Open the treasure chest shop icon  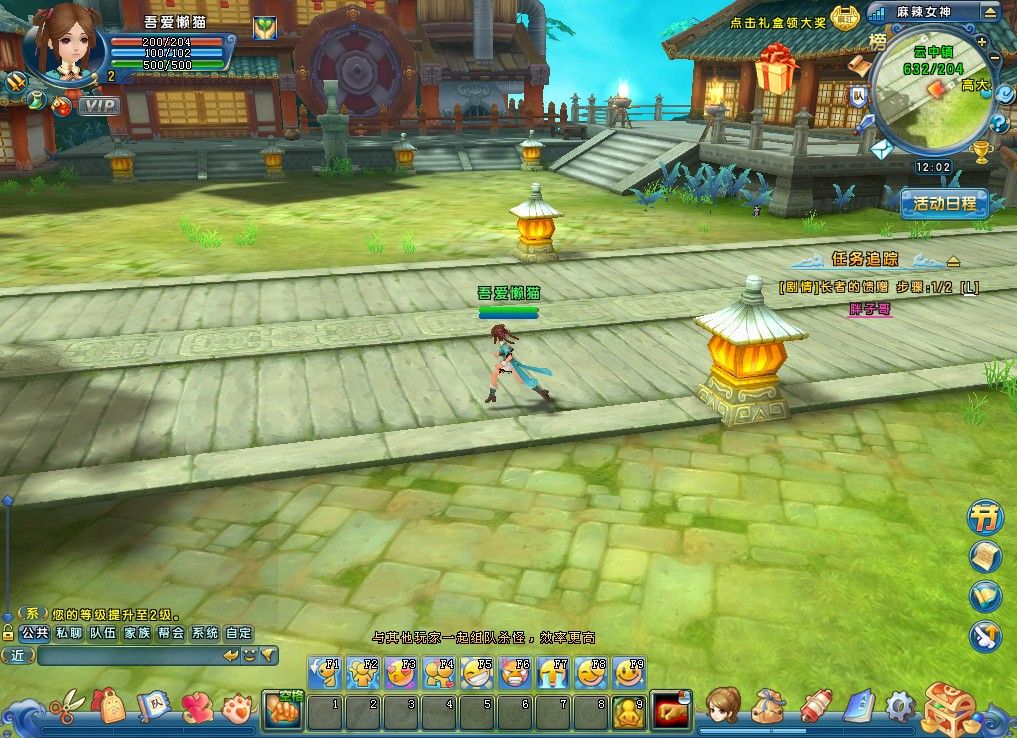[x=948, y=706]
